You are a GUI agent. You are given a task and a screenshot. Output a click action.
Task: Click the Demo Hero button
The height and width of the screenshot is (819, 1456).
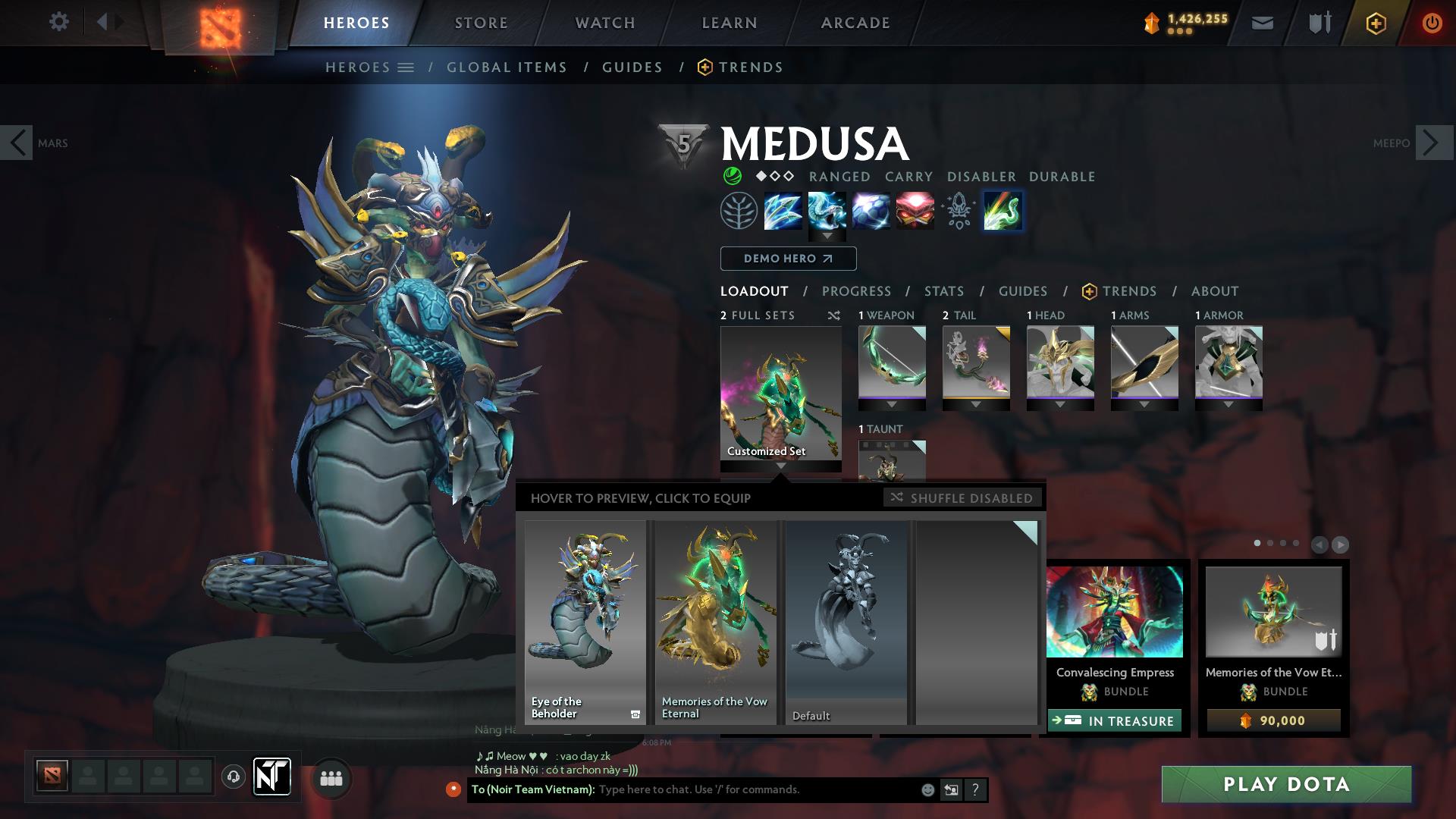787,259
